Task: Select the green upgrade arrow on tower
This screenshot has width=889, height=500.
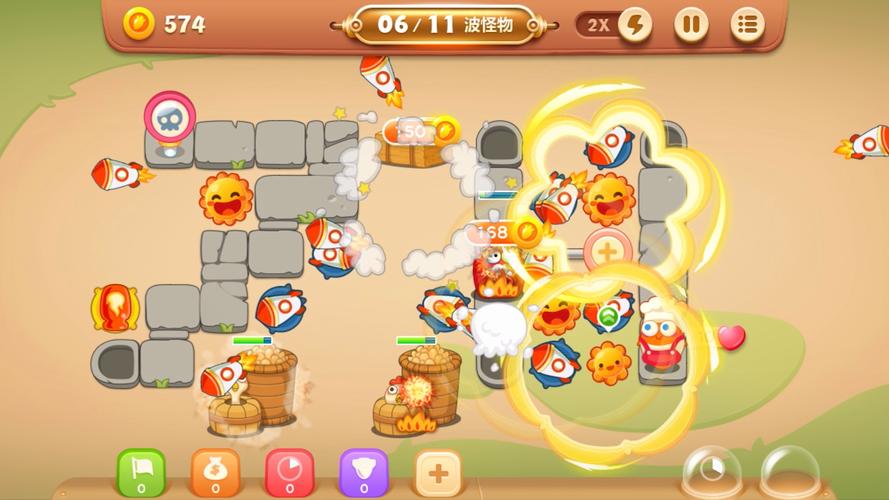Action: coord(608,319)
